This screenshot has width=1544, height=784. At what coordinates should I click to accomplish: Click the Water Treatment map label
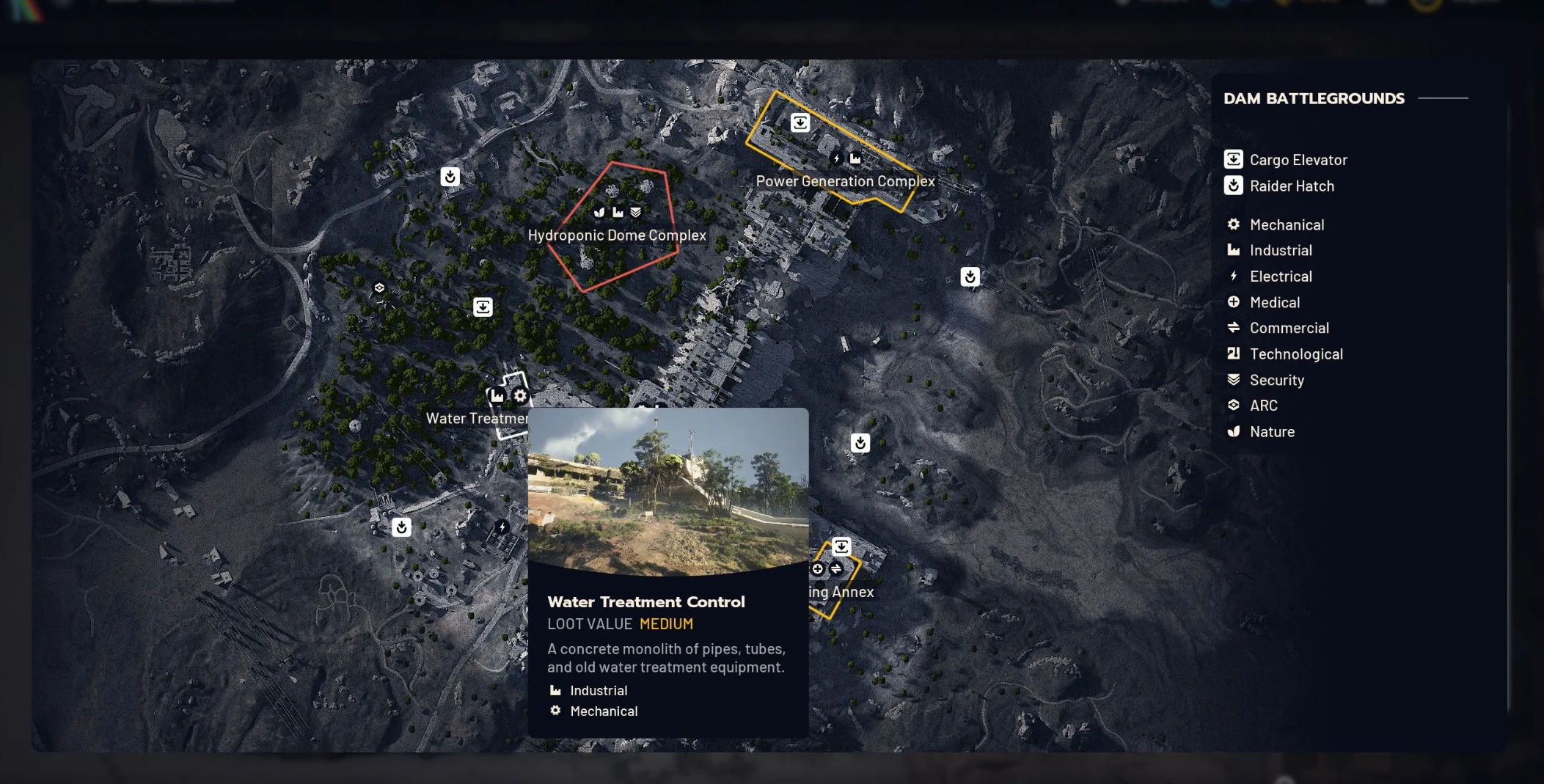click(476, 419)
